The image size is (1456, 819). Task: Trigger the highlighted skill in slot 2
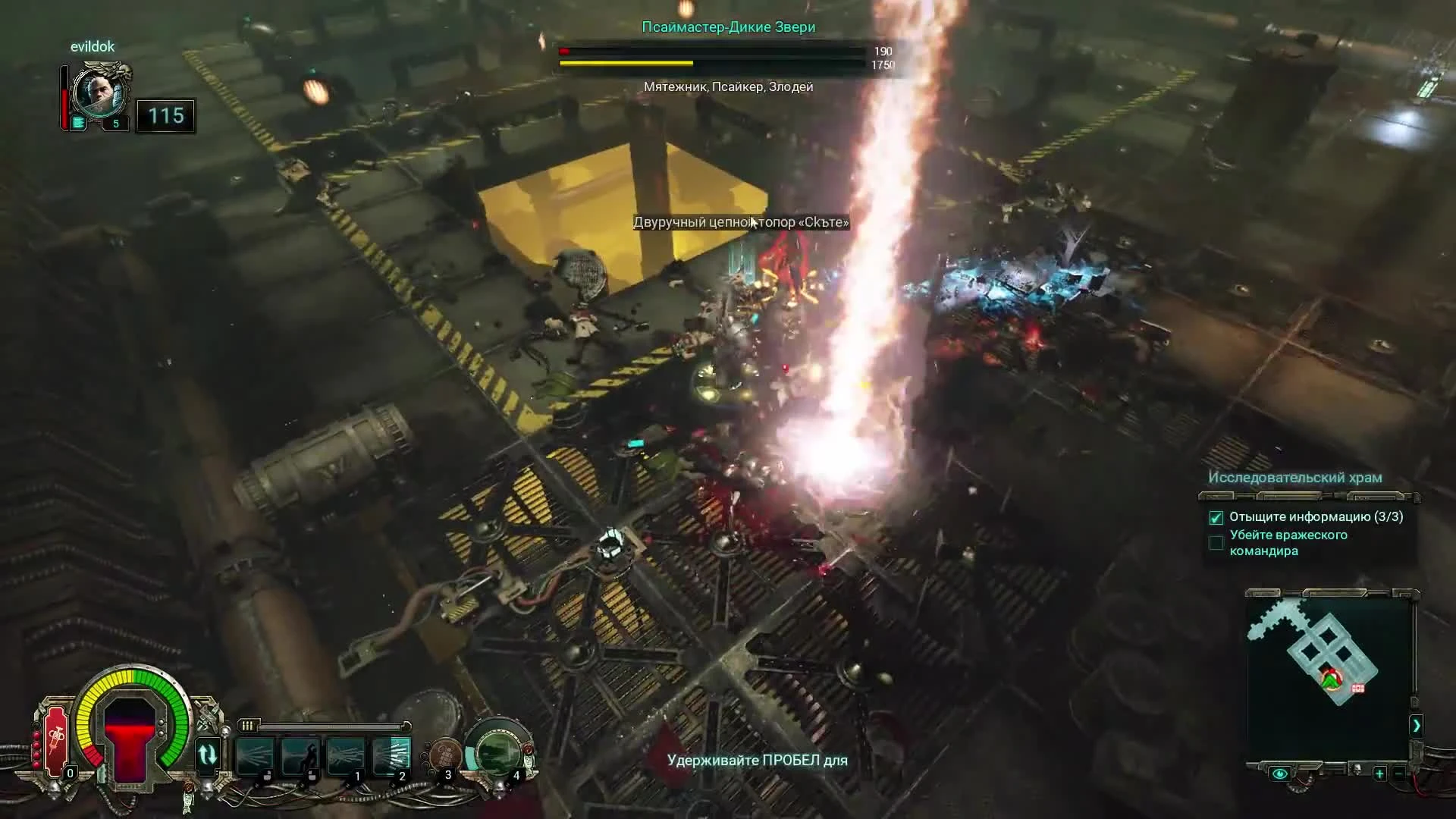tap(390, 755)
